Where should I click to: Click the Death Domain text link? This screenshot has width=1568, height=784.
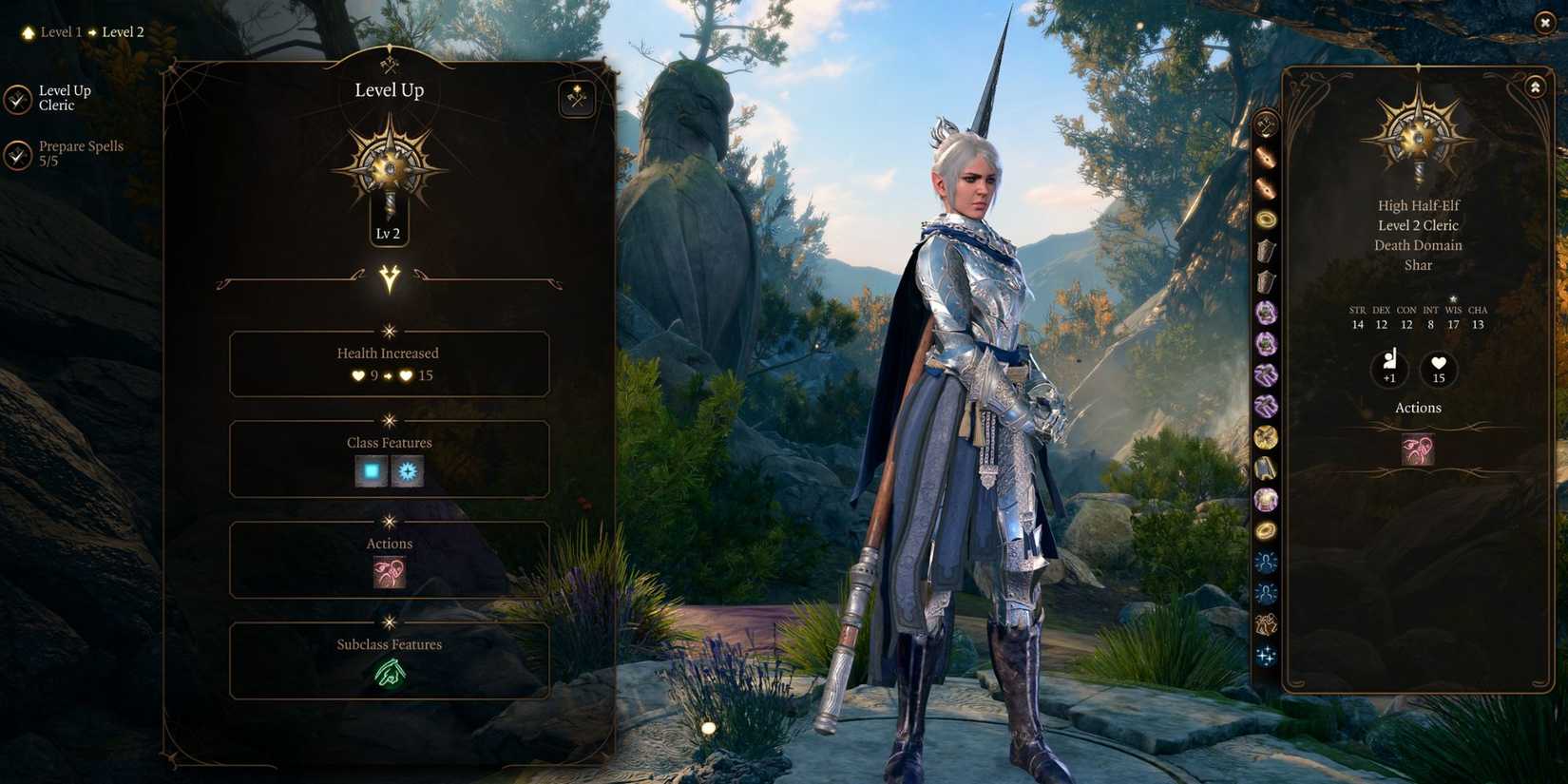pos(1417,245)
